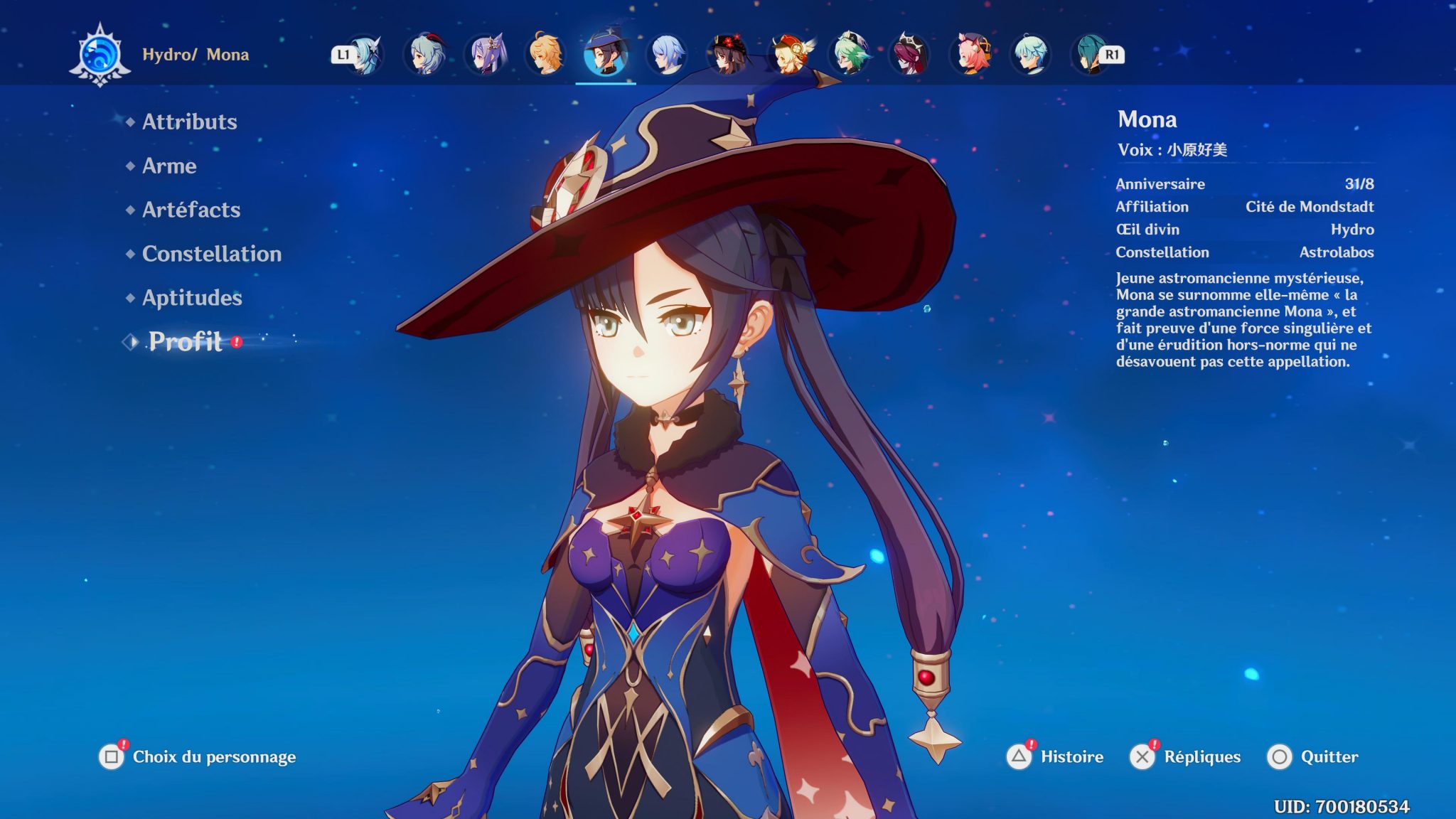Open the Attributs section
Image resolution: width=1456 pixels, height=819 pixels.
(x=188, y=122)
